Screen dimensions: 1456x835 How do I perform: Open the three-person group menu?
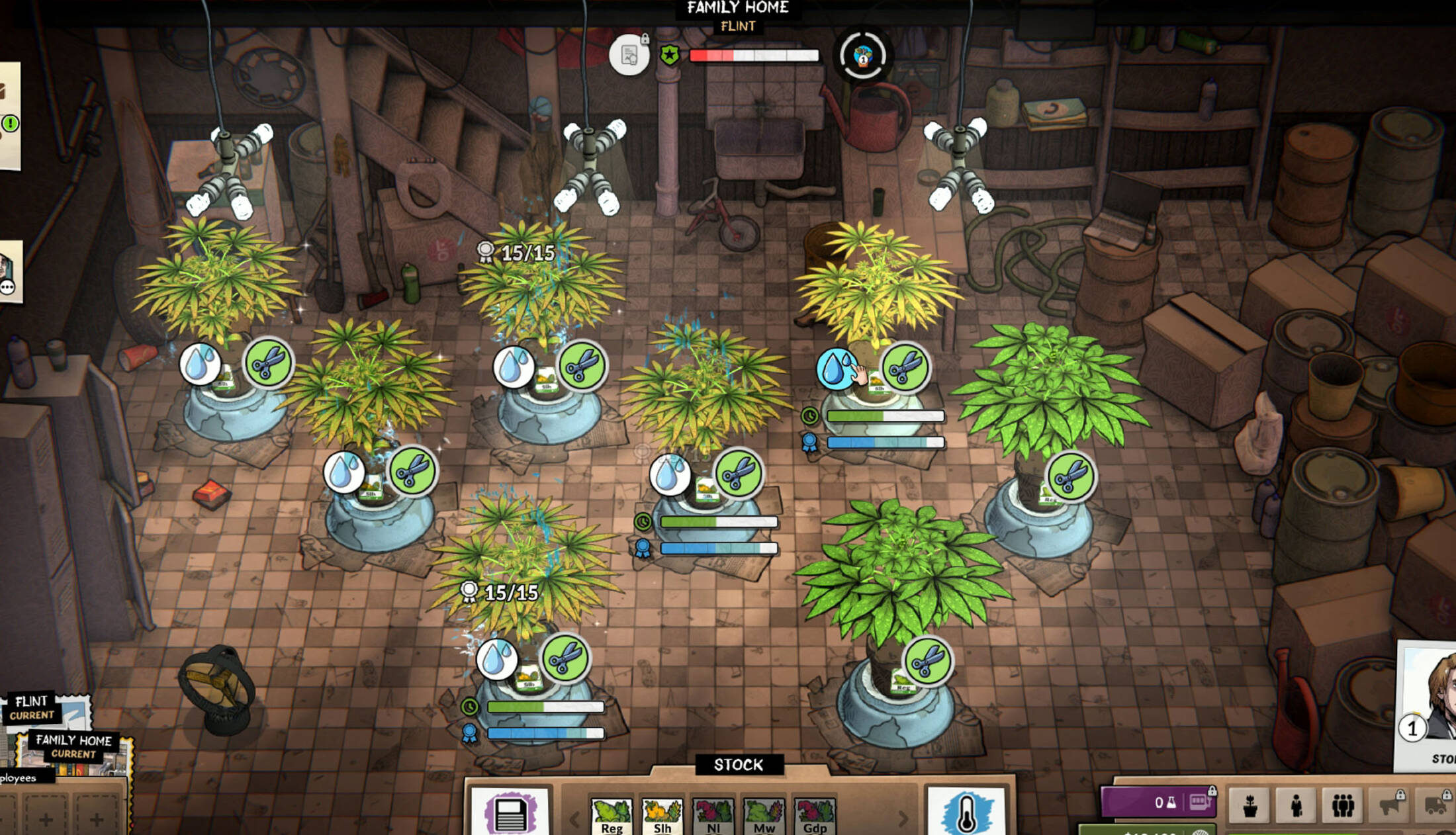[1342, 806]
